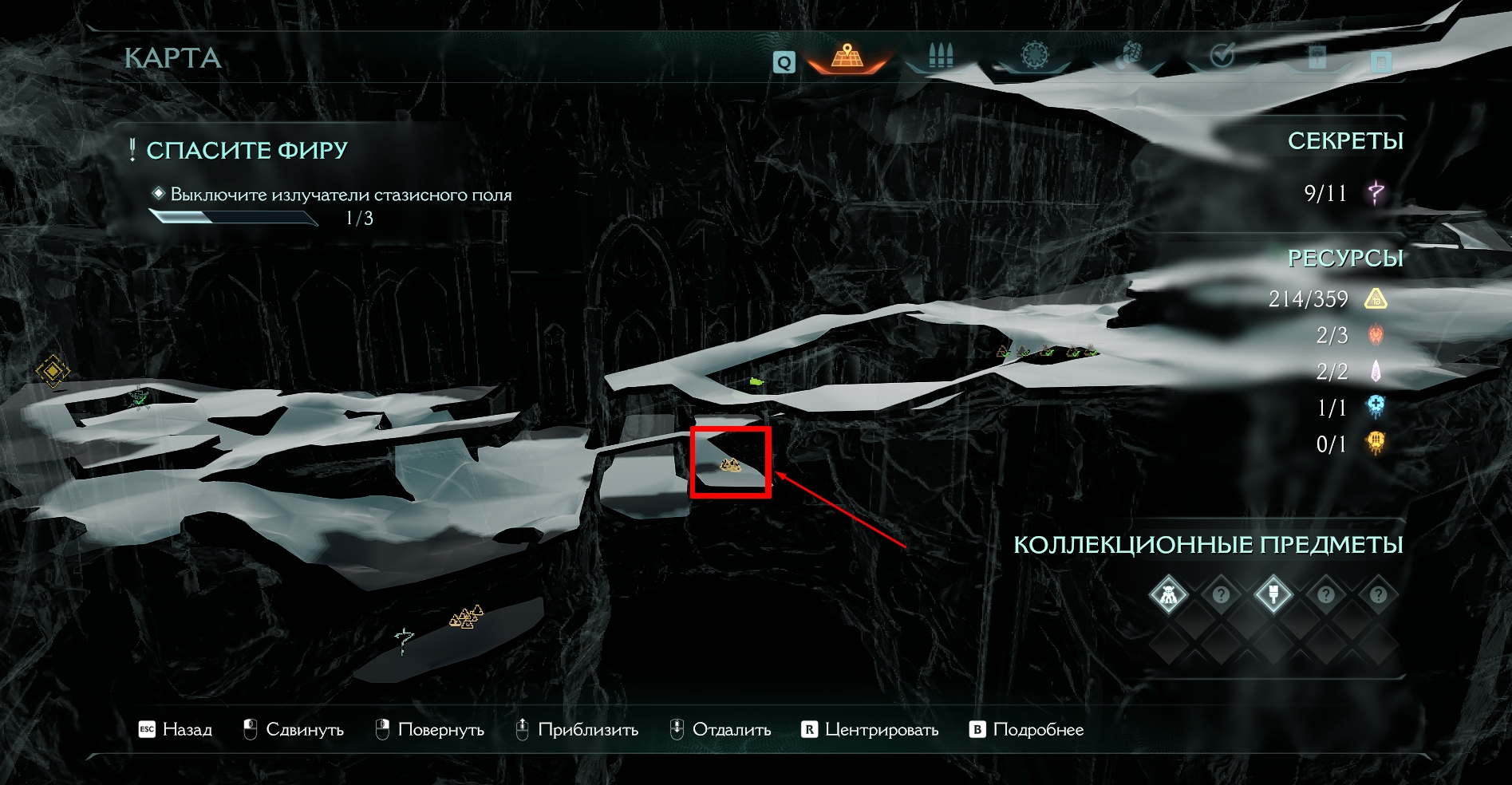Select the gold pile marker in red box
The width and height of the screenshot is (1512, 785).
tap(730, 465)
